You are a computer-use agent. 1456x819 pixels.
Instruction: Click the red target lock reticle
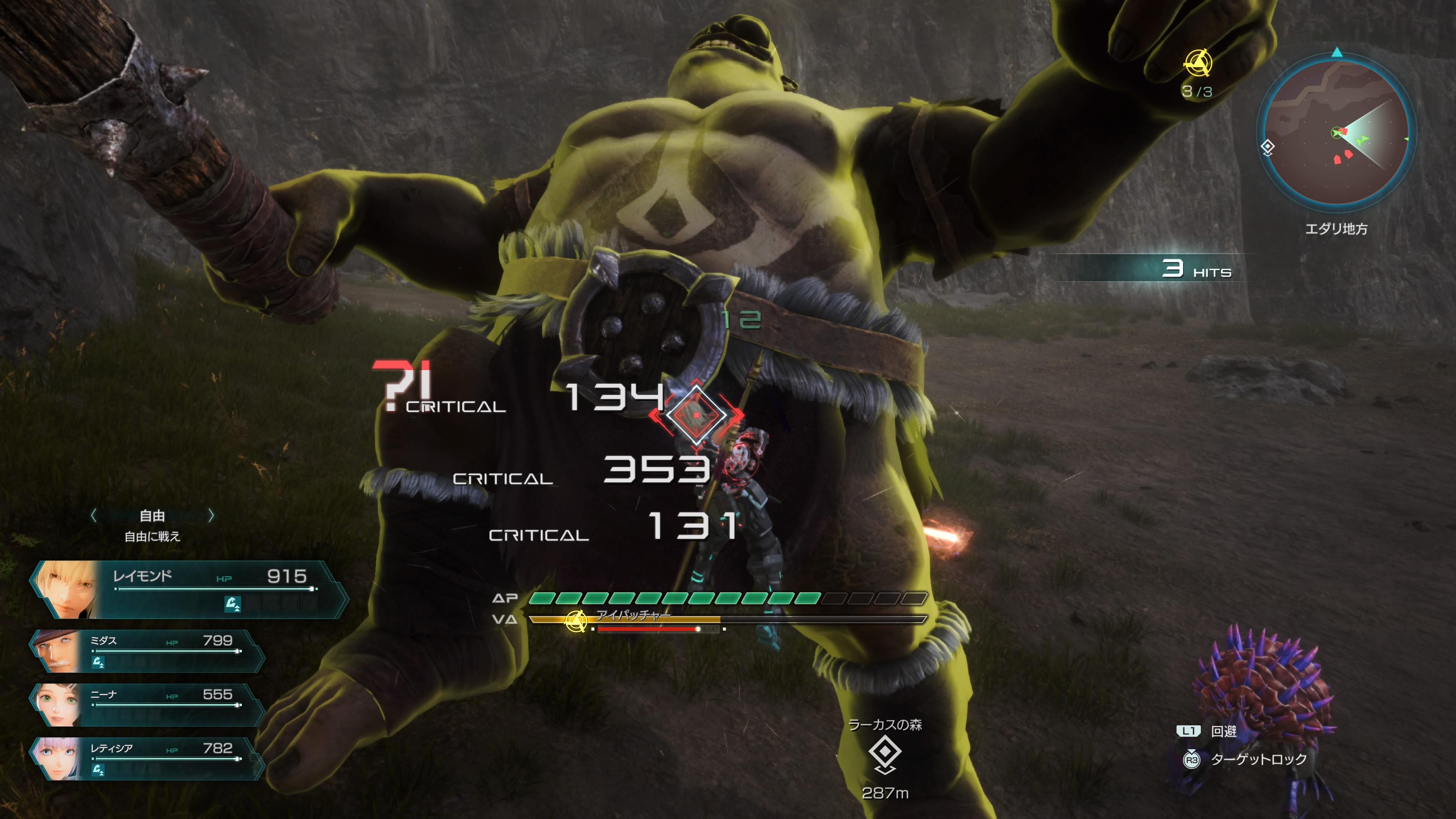[697, 415]
